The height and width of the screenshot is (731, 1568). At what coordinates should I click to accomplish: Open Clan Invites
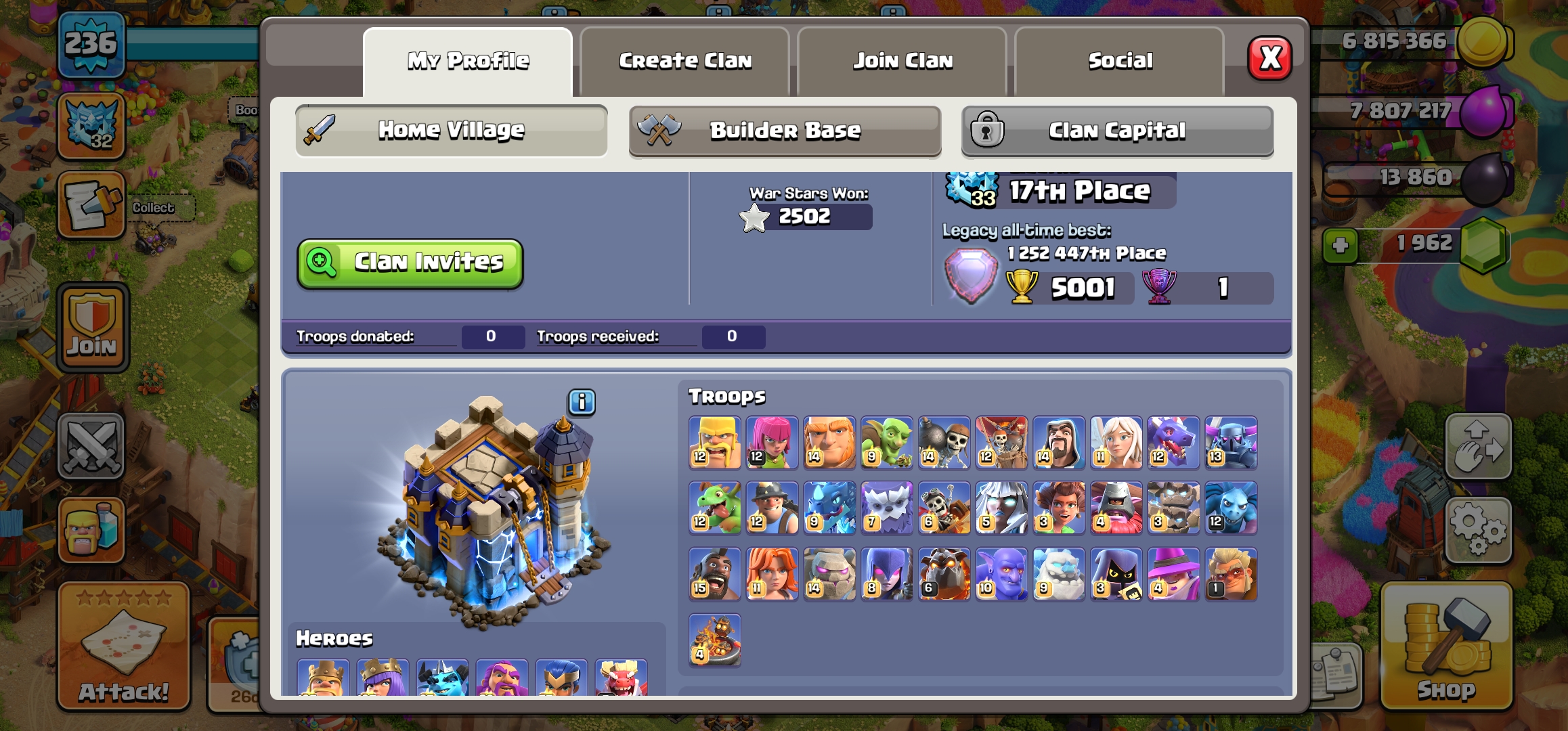(x=410, y=263)
